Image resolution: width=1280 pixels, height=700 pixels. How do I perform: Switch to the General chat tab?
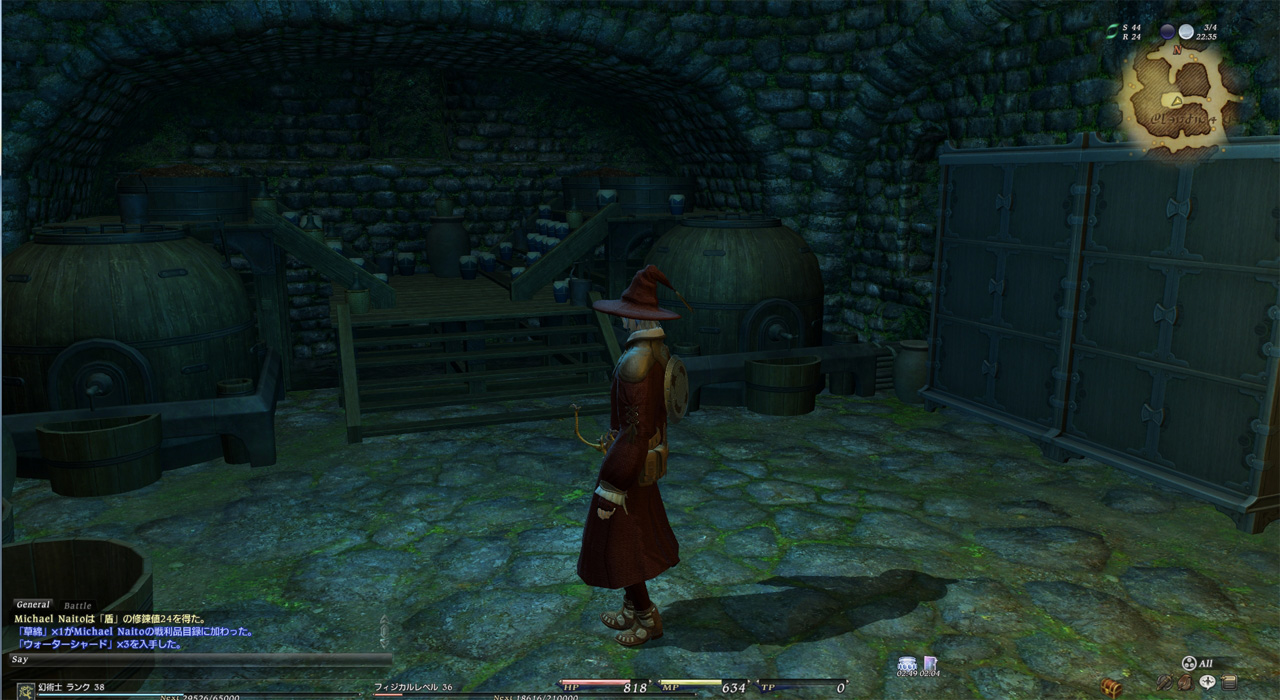pos(33,605)
